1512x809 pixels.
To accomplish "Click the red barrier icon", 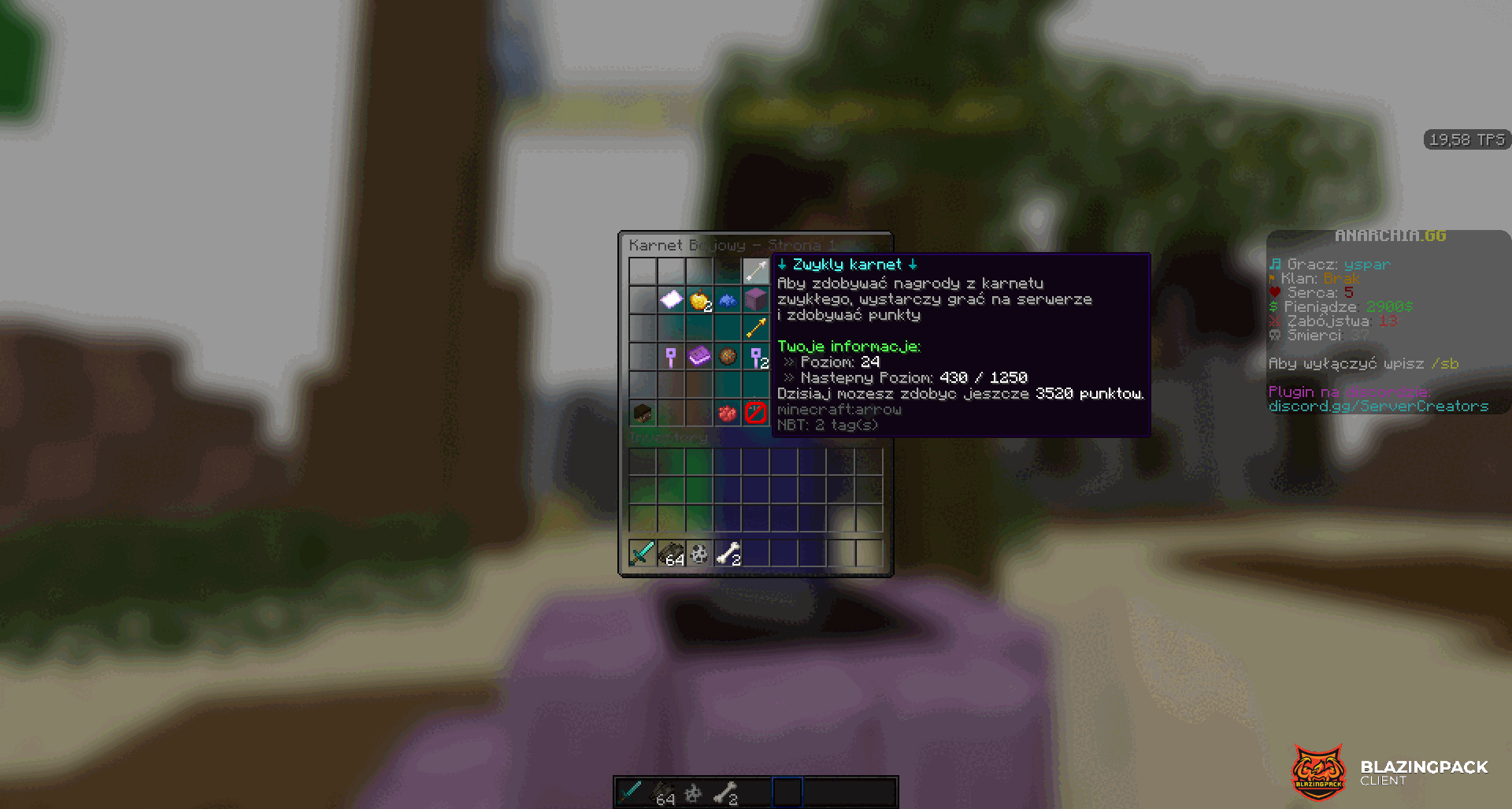I will (x=755, y=413).
